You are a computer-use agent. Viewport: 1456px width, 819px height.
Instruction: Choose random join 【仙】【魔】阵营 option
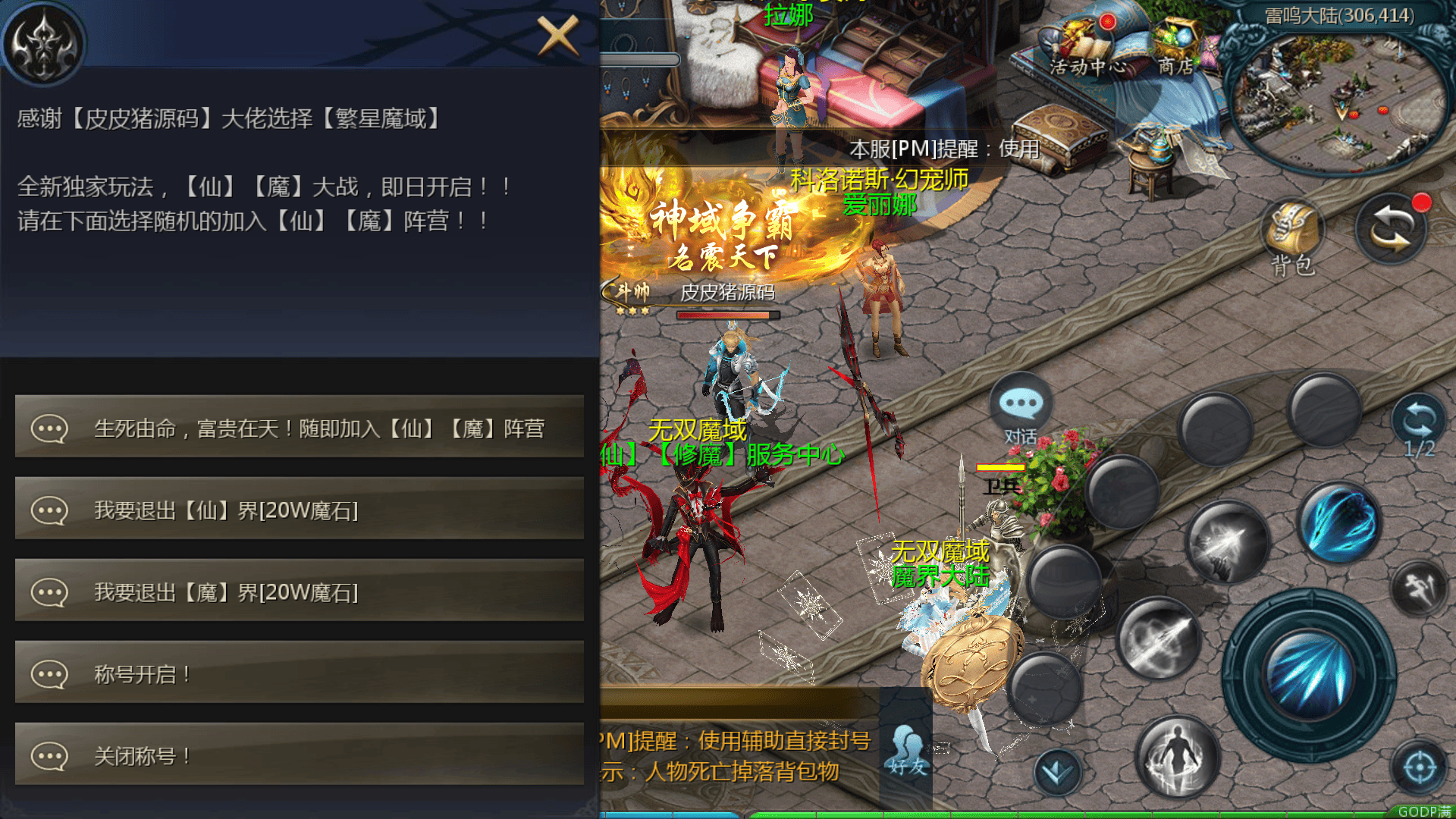(x=300, y=428)
